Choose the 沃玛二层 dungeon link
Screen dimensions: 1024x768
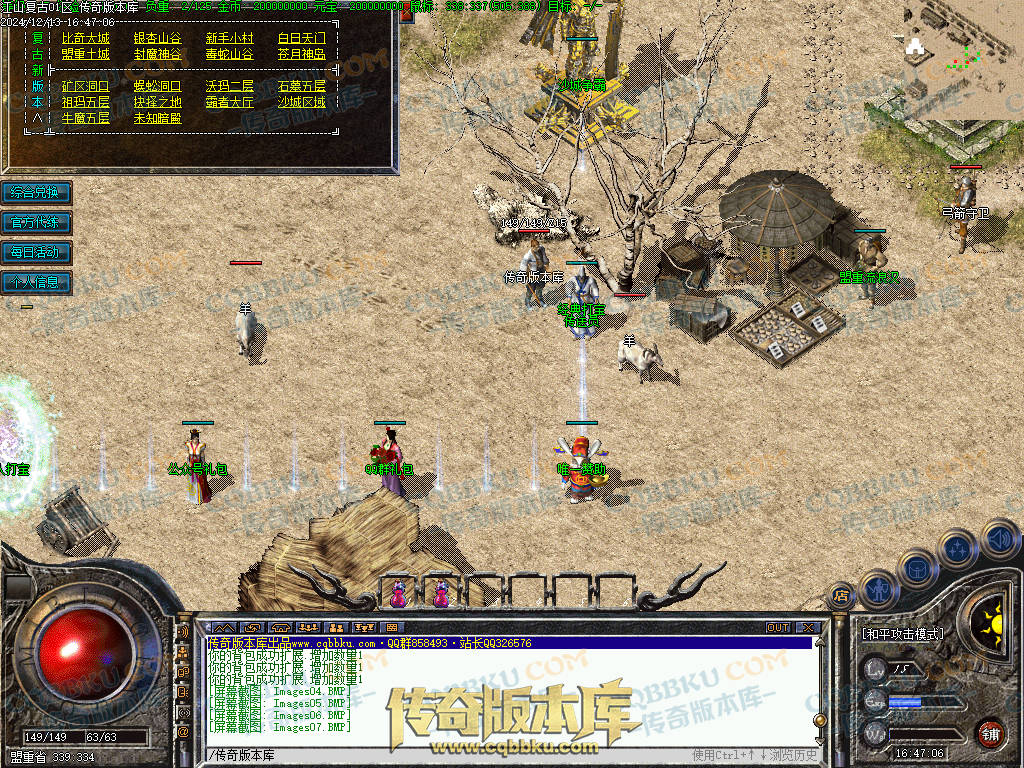click(230, 86)
